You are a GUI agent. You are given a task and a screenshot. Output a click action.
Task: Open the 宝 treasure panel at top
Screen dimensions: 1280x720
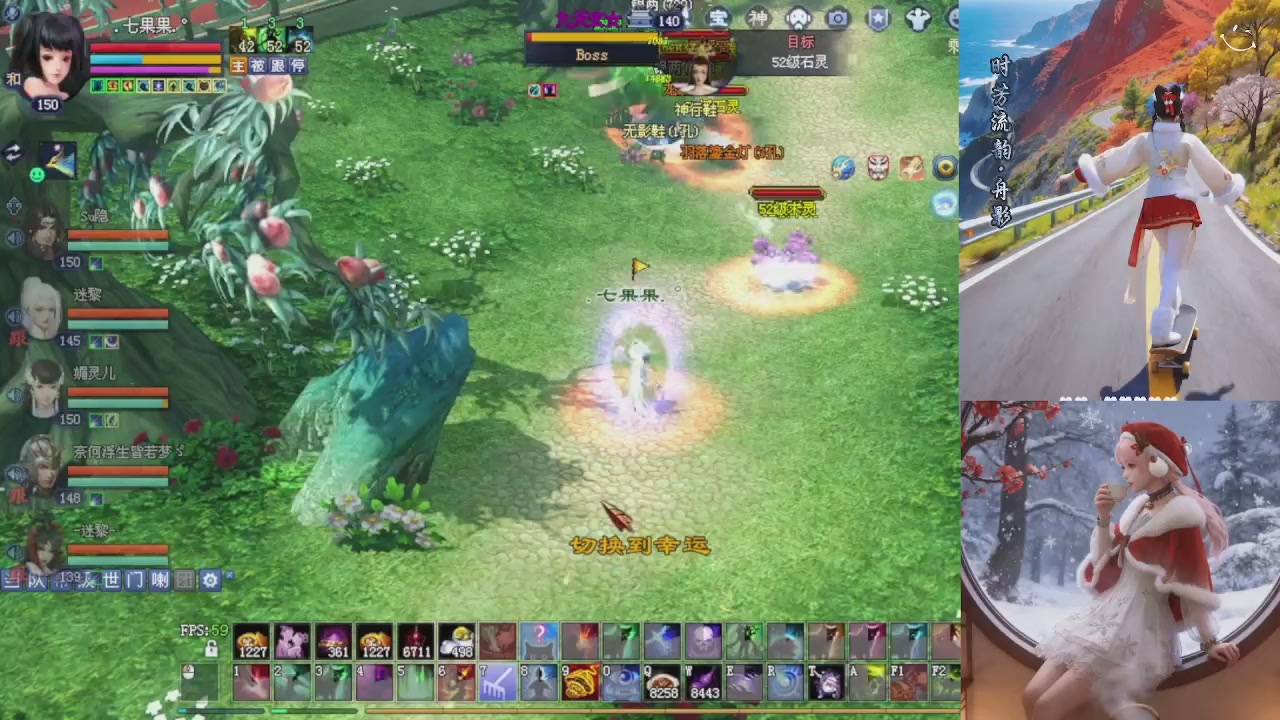pos(717,18)
